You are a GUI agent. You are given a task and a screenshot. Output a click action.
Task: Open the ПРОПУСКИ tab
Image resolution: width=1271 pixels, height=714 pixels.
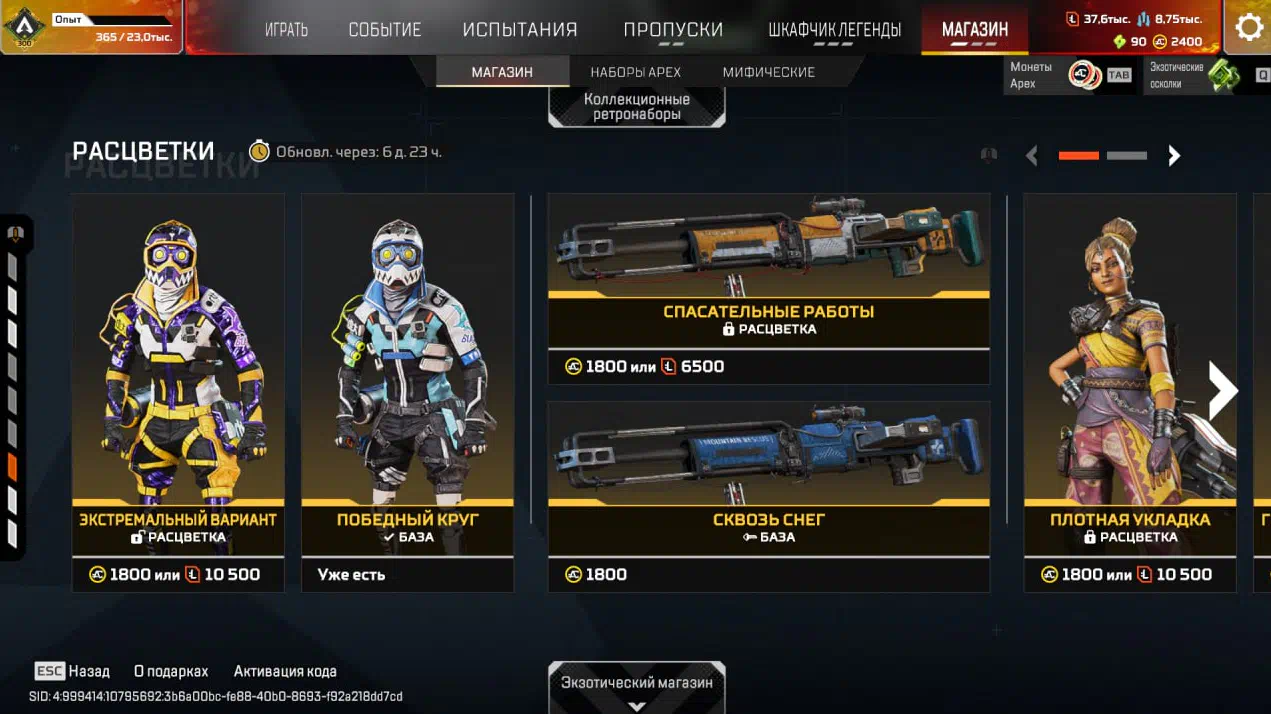(673, 30)
